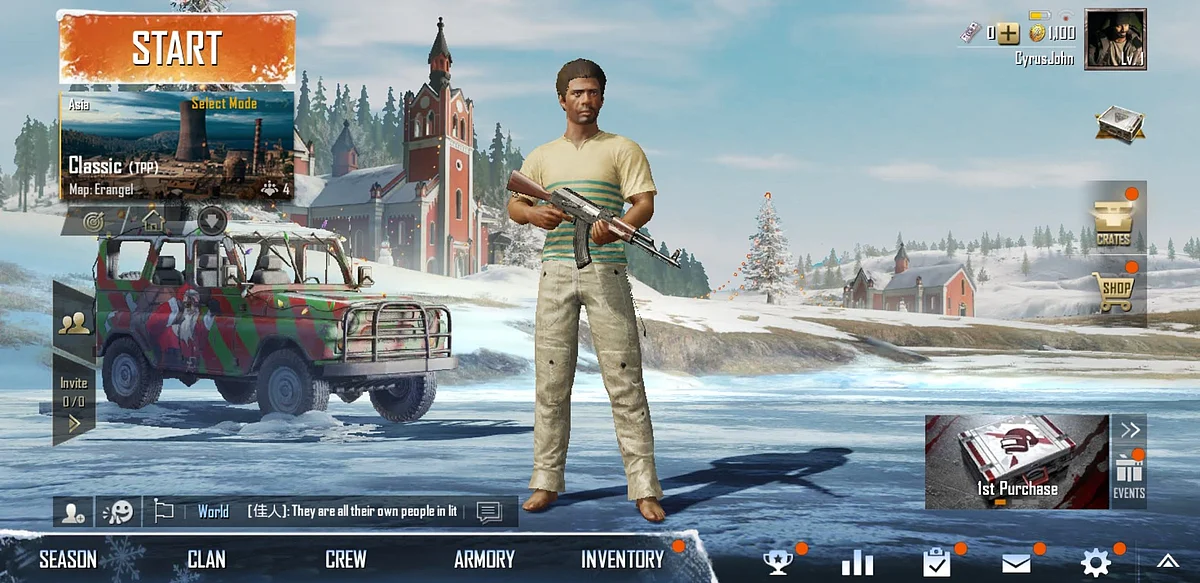Check the mailbox envelope icon
The height and width of the screenshot is (583, 1200).
(1016, 563)
